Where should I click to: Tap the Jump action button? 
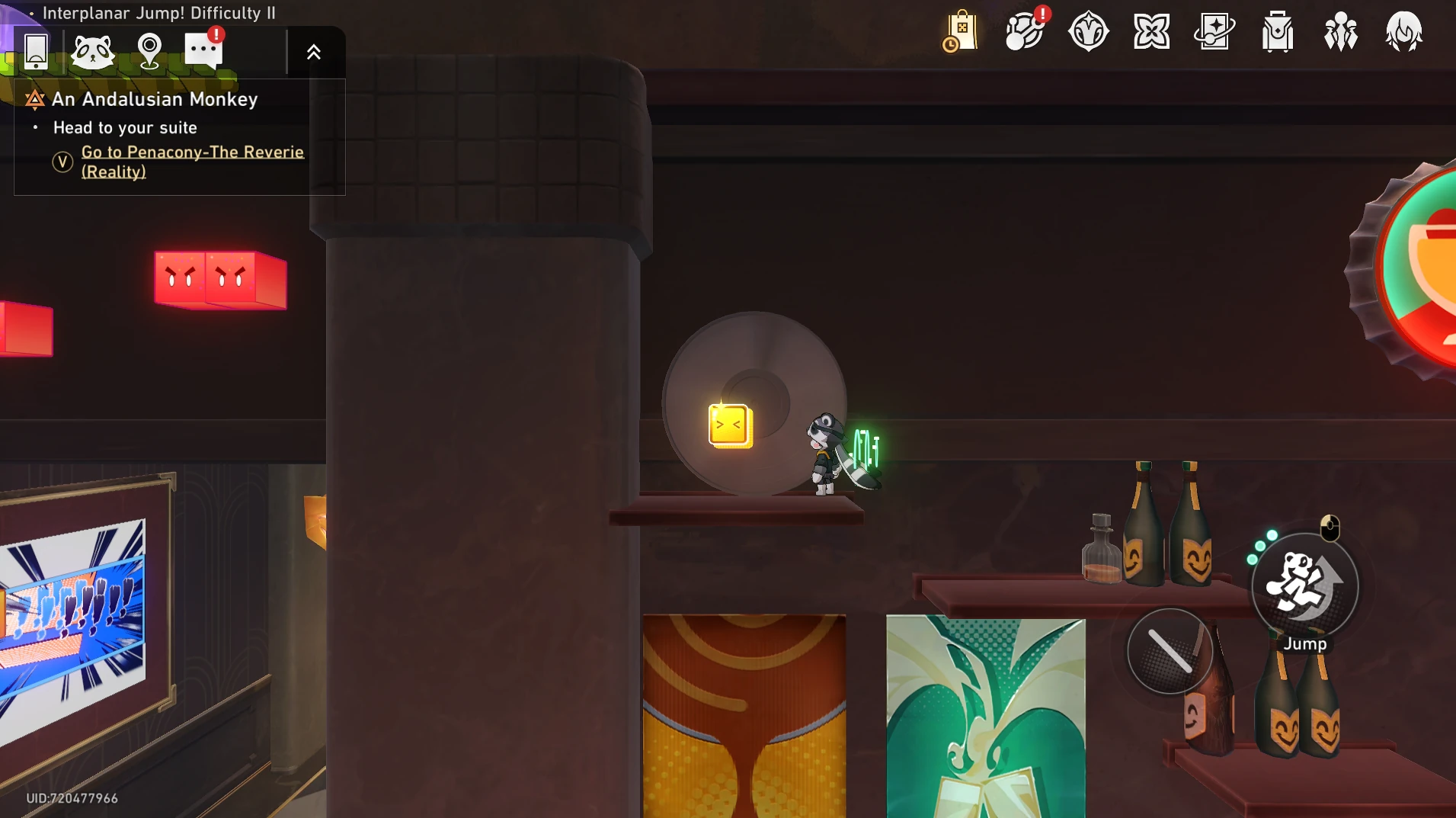1304,585
